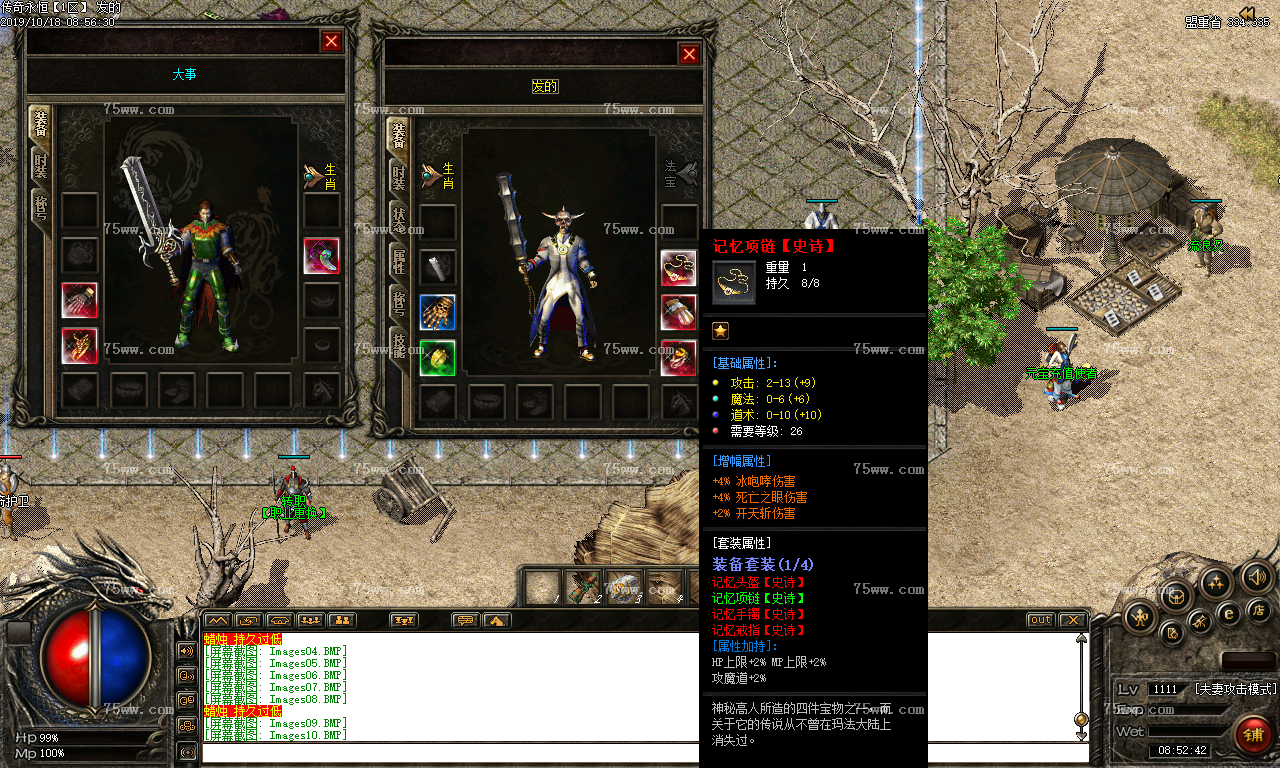Focus the chat text input field
This screenshot has height=768, width=1280.
(x=640, y=752)
